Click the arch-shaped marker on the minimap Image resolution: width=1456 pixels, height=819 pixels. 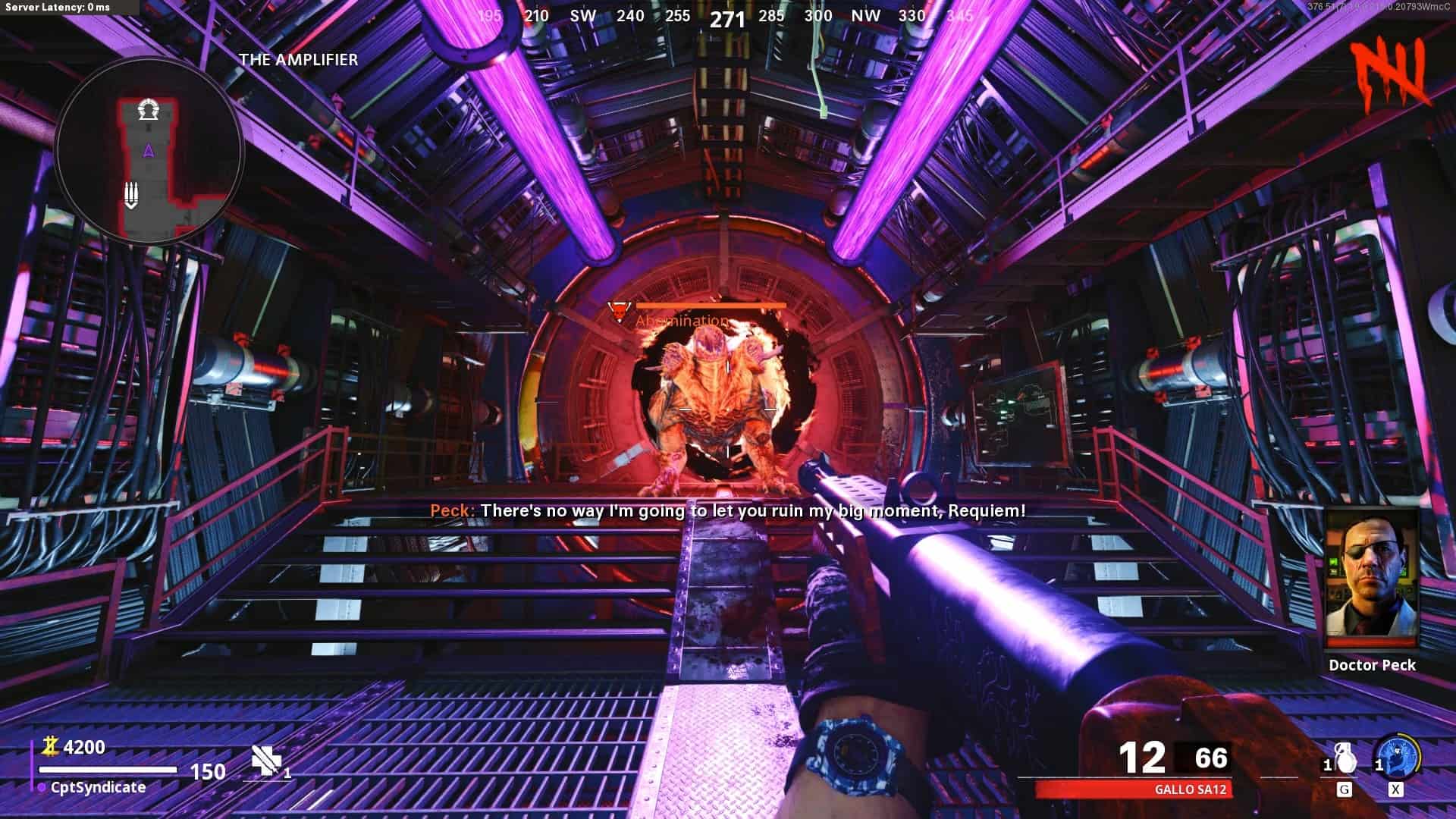[148, 111]
